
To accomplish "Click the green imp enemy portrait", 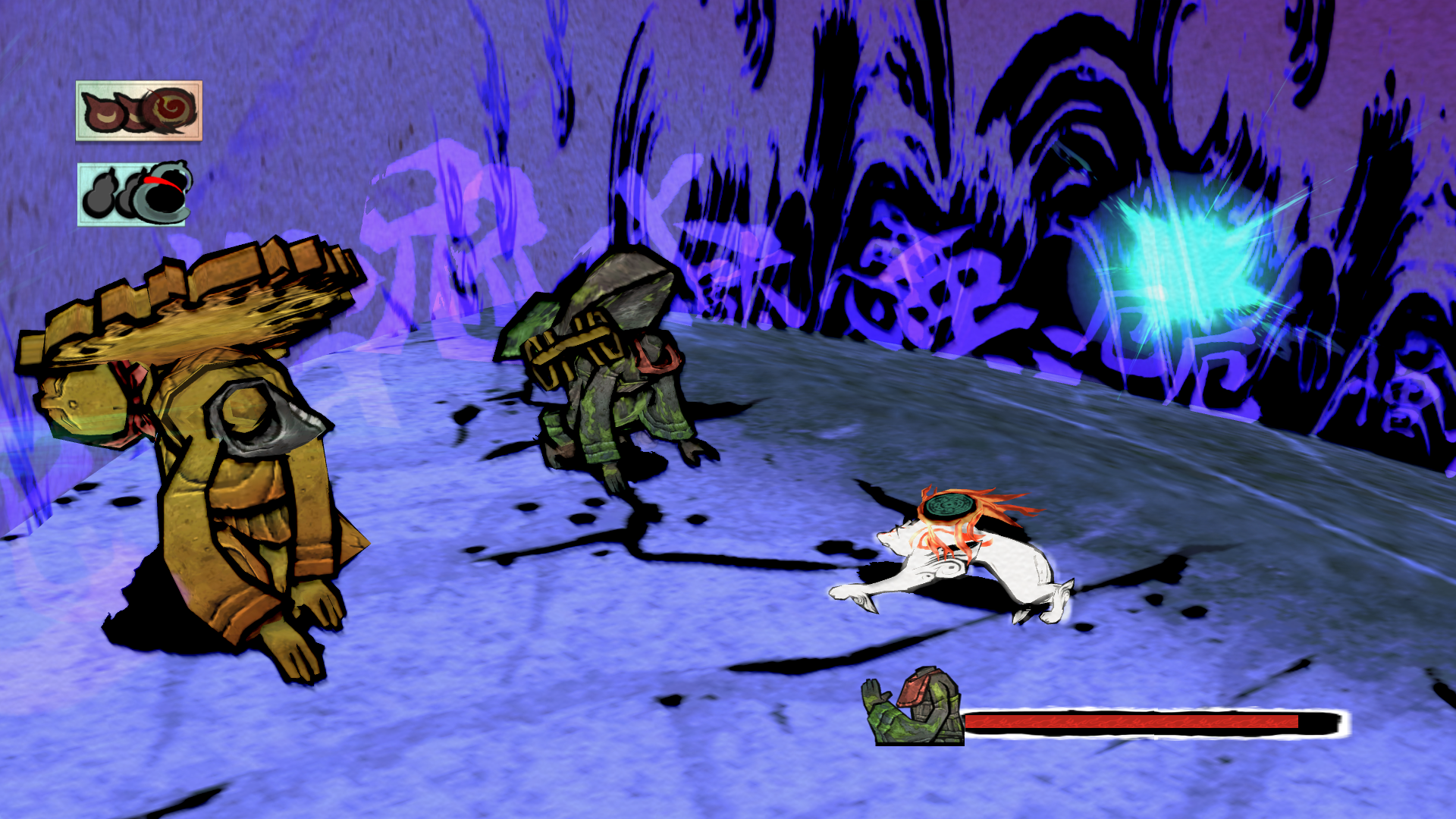I will [x=915, y=708].
